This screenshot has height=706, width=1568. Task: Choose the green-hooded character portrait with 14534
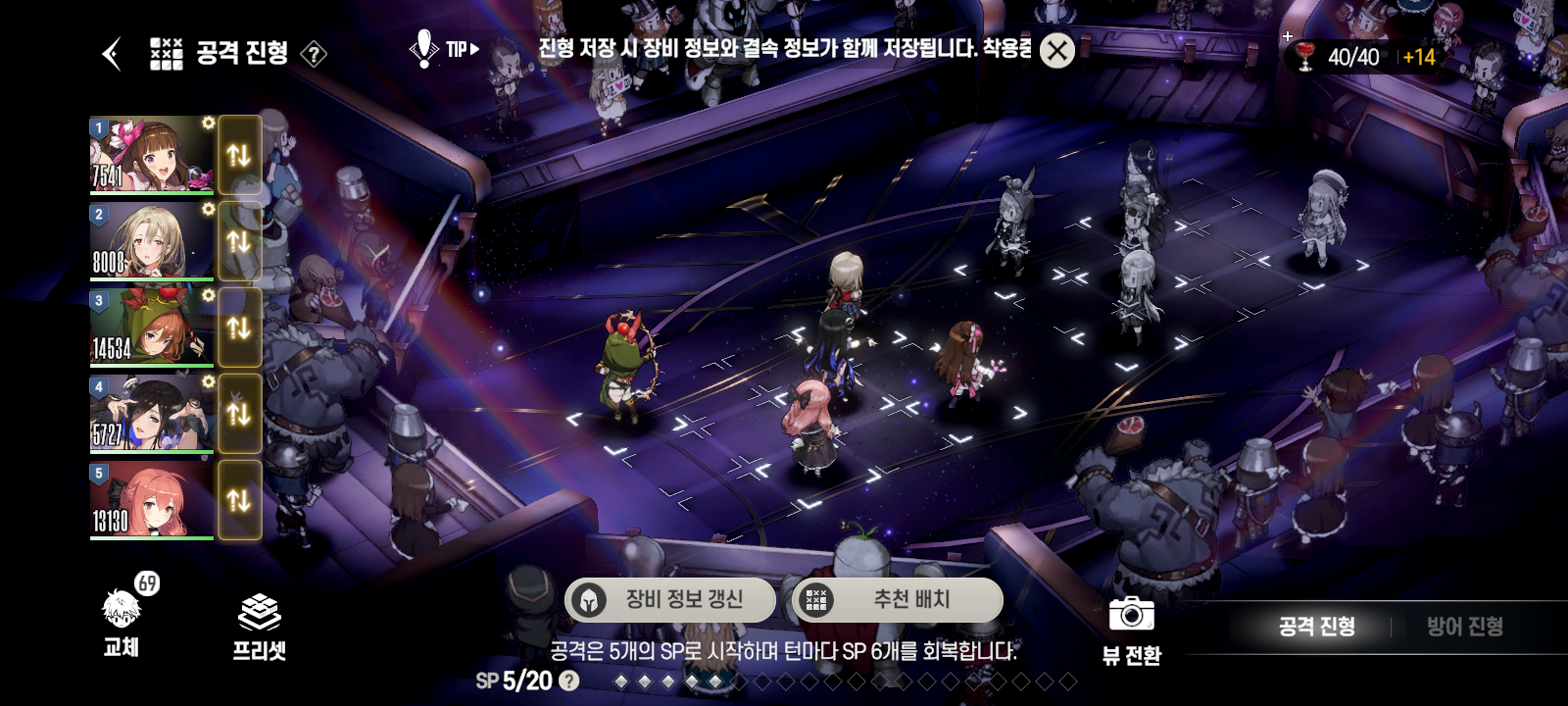[x=151, y=328]
